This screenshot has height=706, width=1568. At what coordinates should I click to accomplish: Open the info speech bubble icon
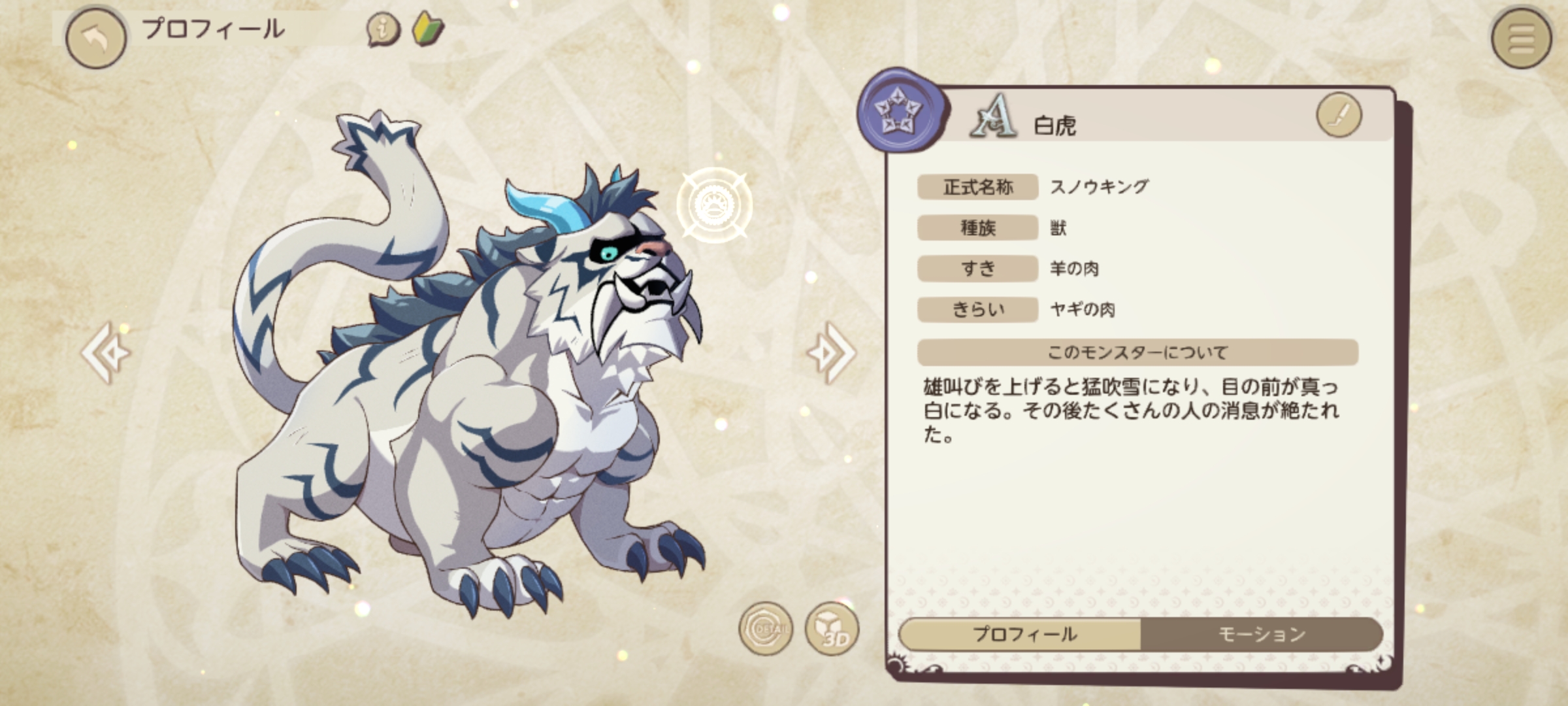[x=384, y=29]
